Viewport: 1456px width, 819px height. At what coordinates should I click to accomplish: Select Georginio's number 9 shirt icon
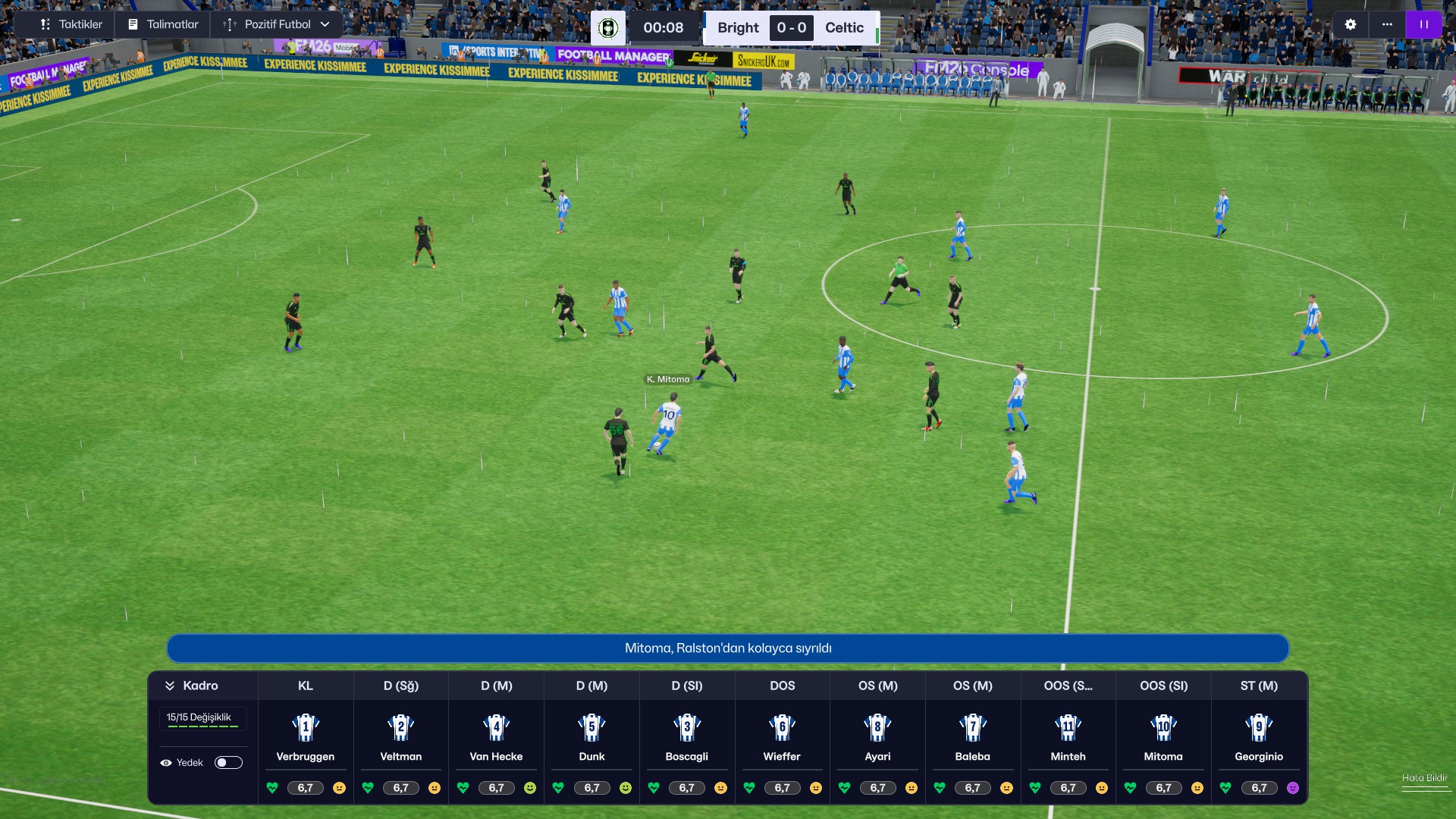(x=1259, y=729)
